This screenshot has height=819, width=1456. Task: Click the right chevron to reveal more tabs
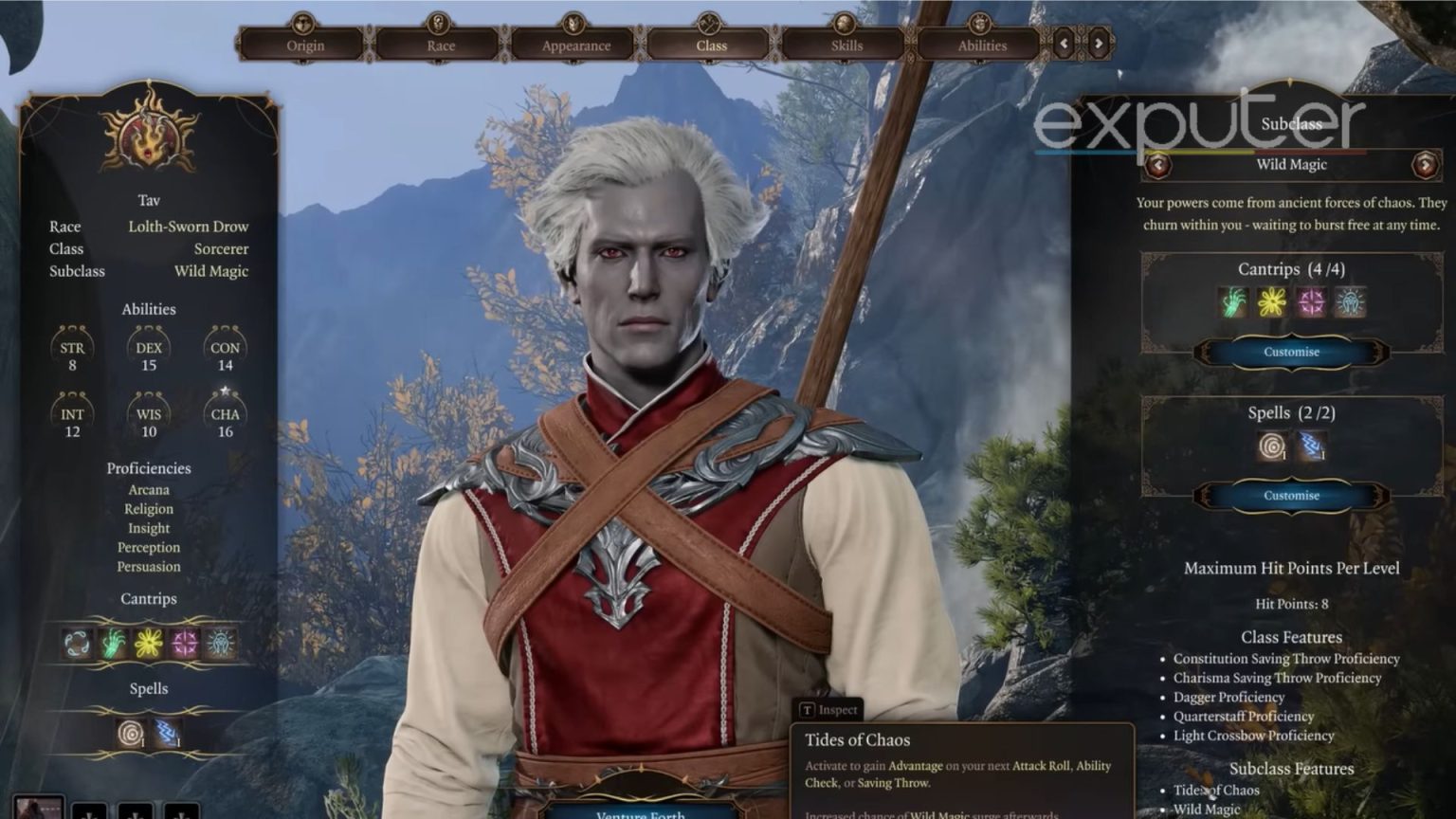click(x=1097, y=44)
